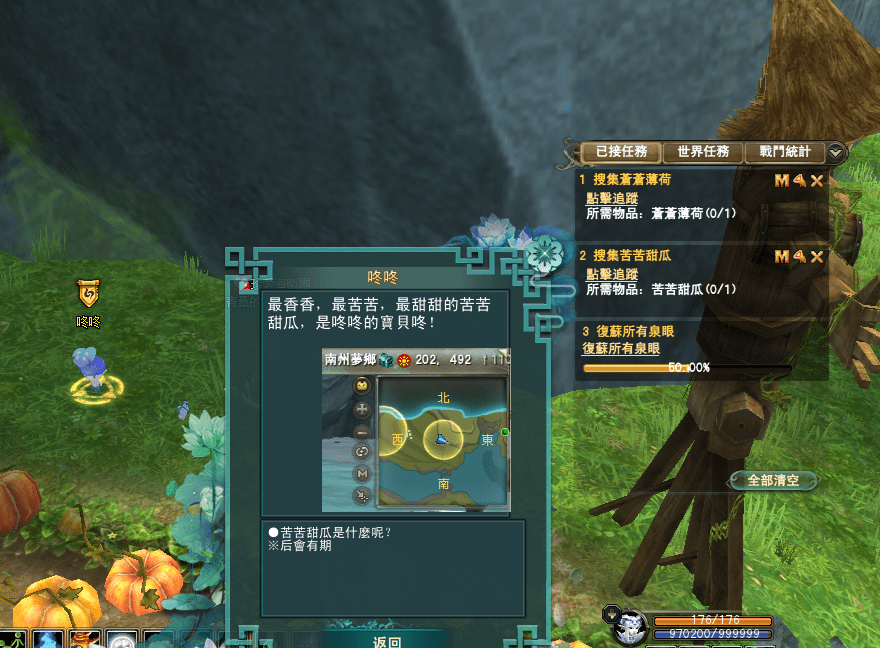This screenshot has width=880, height=648.
Task: Click the 返回 button in the dialogue
Action: click(x=387, y=641)
